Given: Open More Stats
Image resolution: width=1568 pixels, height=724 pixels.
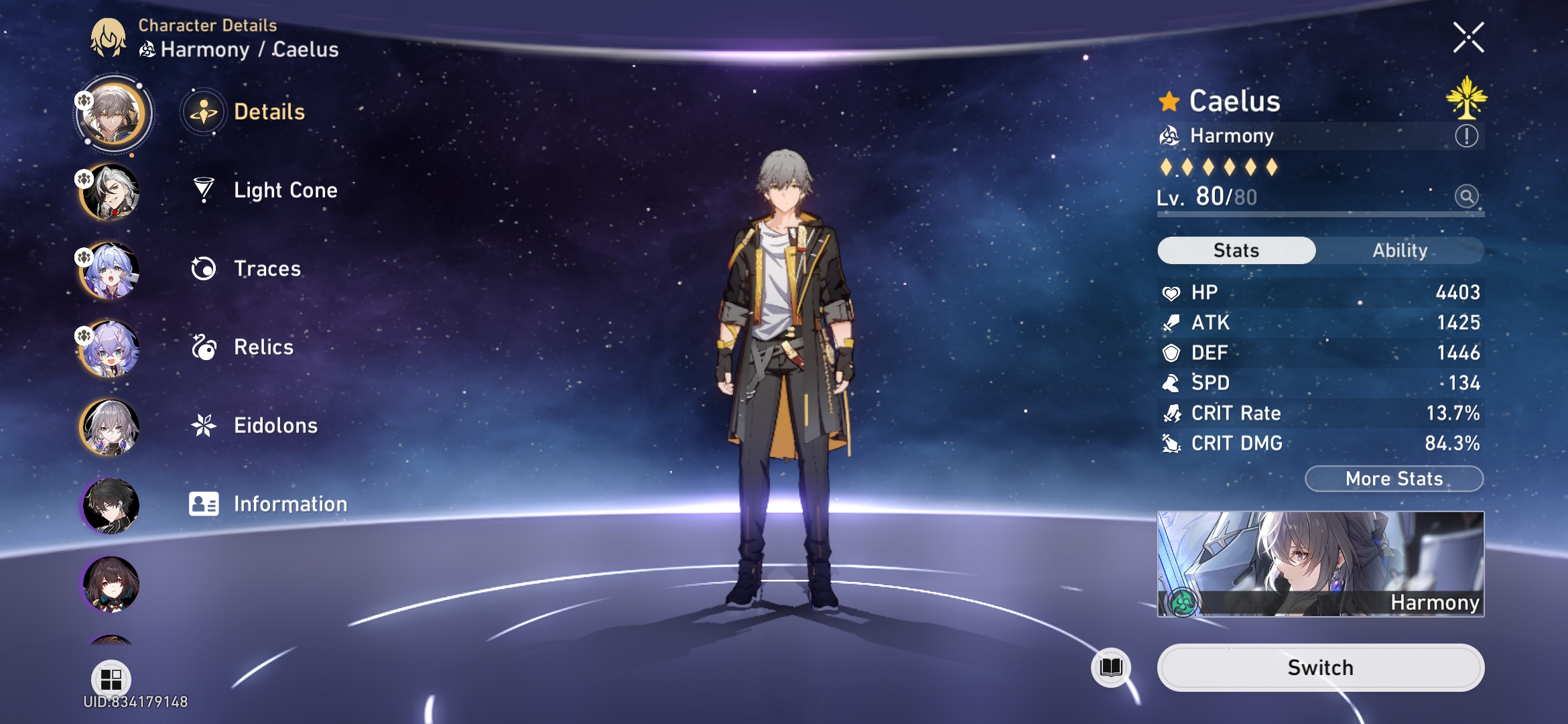Looking at the screenshot, I should pos(1393,479).
